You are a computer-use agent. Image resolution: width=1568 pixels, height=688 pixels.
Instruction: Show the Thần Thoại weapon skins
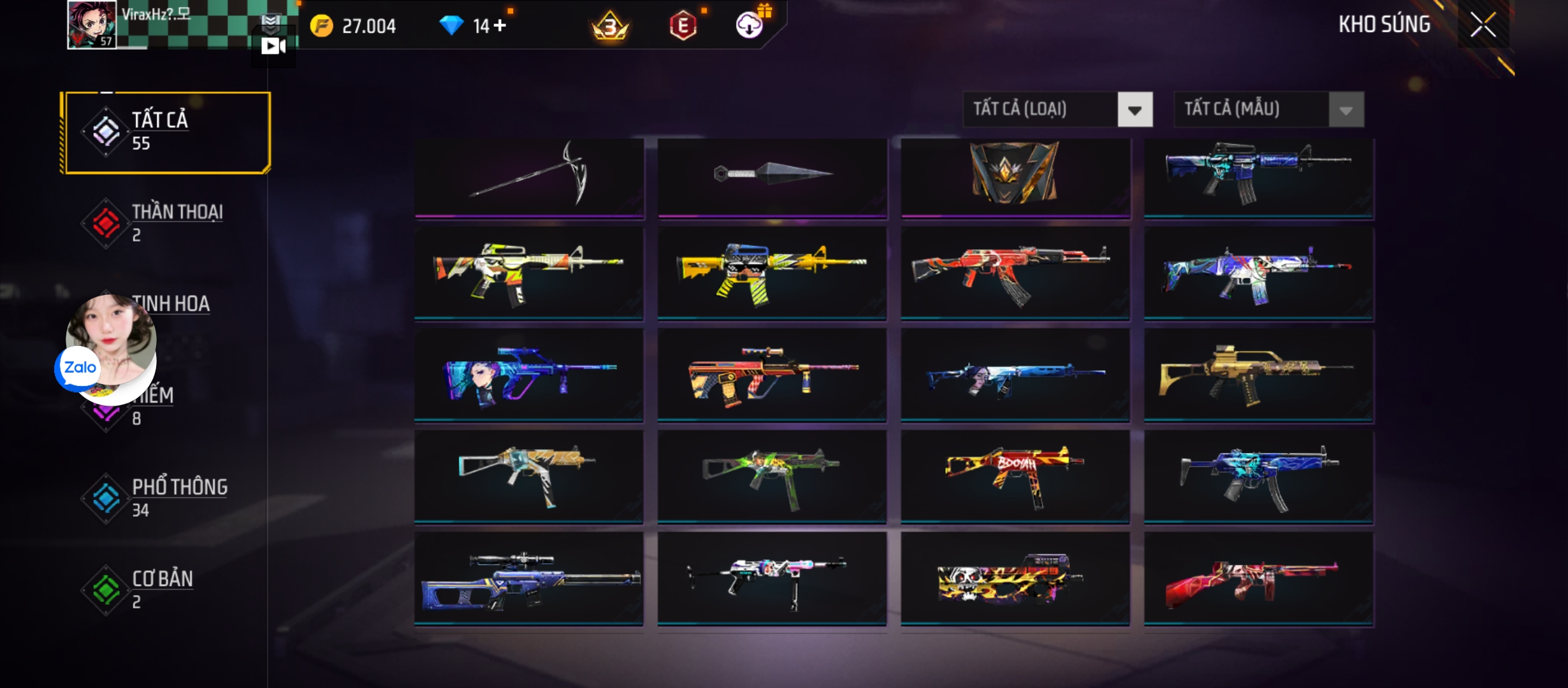pos(167,223)
